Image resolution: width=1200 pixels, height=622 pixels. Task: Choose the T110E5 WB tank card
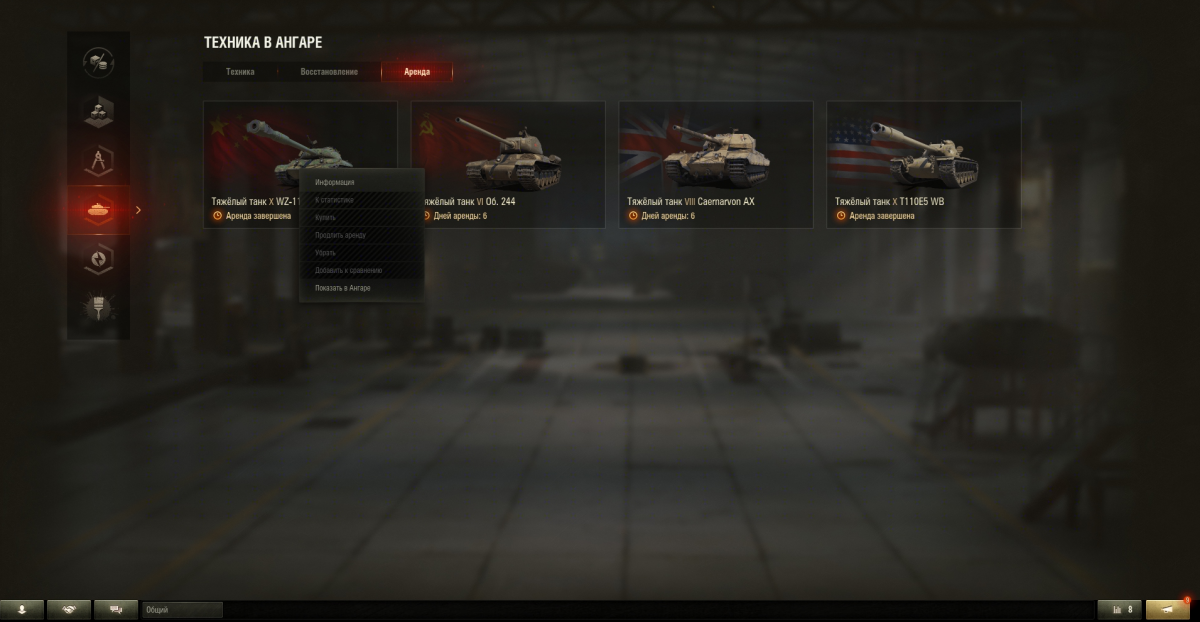pyautogui.click(x=923, y=163)
